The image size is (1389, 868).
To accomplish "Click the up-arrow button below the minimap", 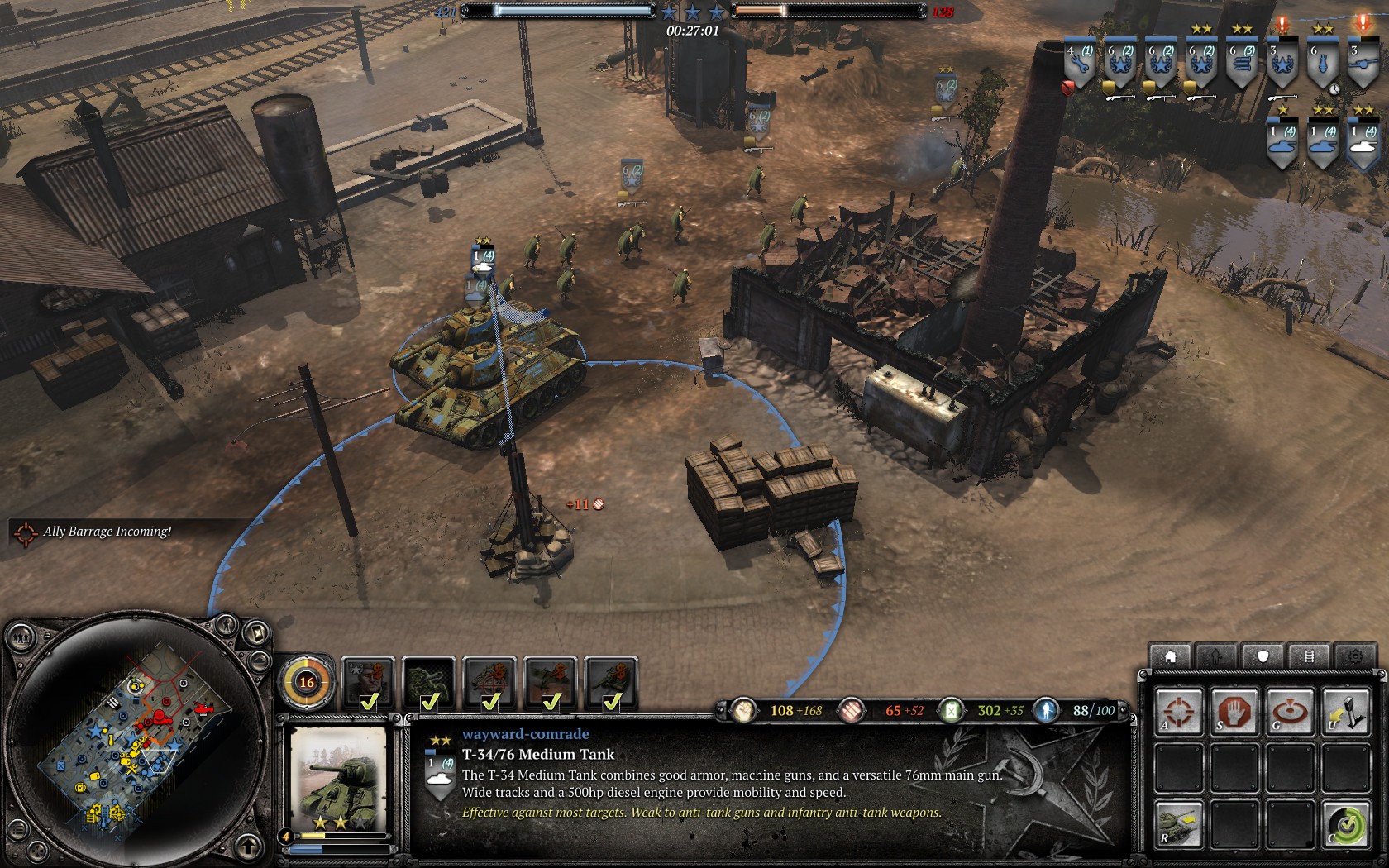I will point(248,846).
